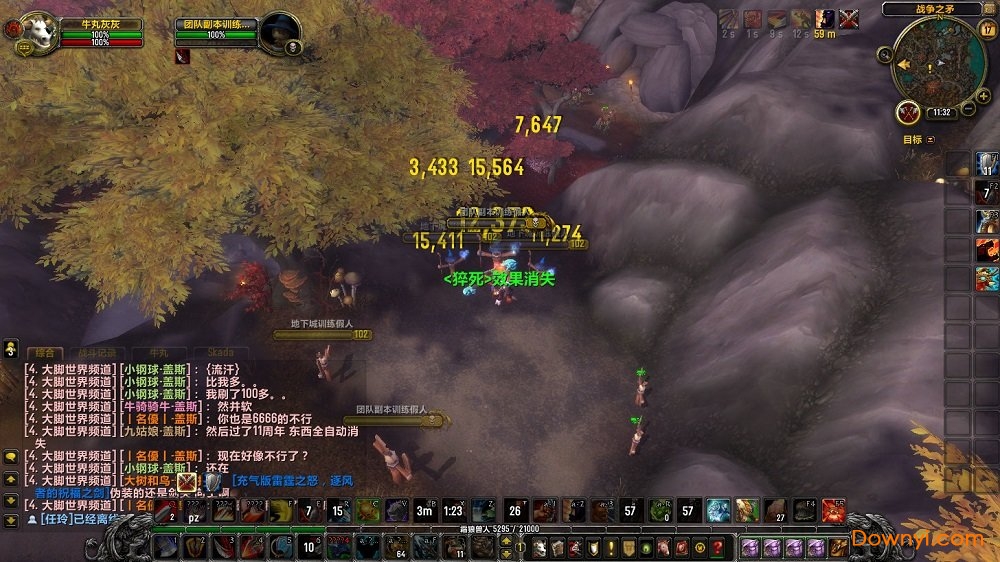Open the 牛丸 chat tab

(x=160, y=353)
